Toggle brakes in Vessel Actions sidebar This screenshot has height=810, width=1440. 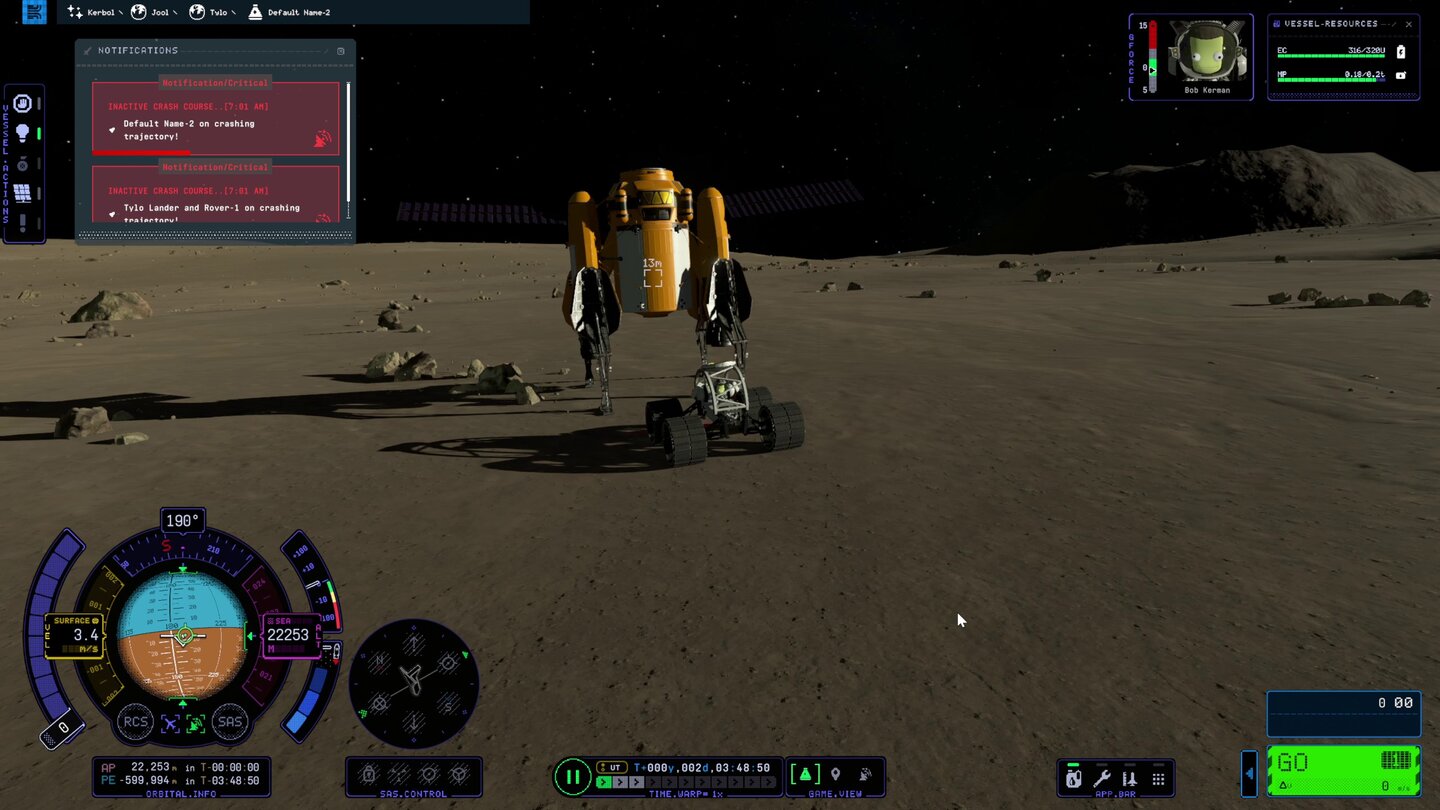(x=24, y=103)
